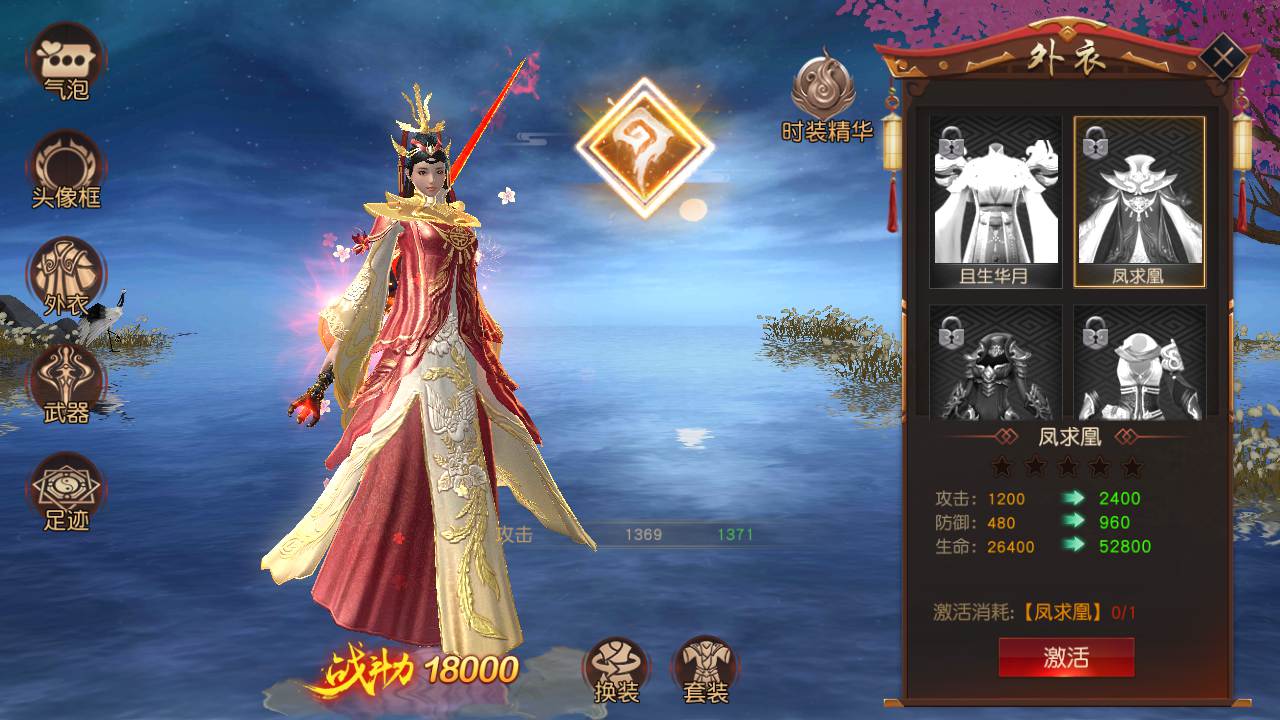Click the glowing orange diamond emblem
This screenshot has width=1280, height=720.
coord(644,147)
